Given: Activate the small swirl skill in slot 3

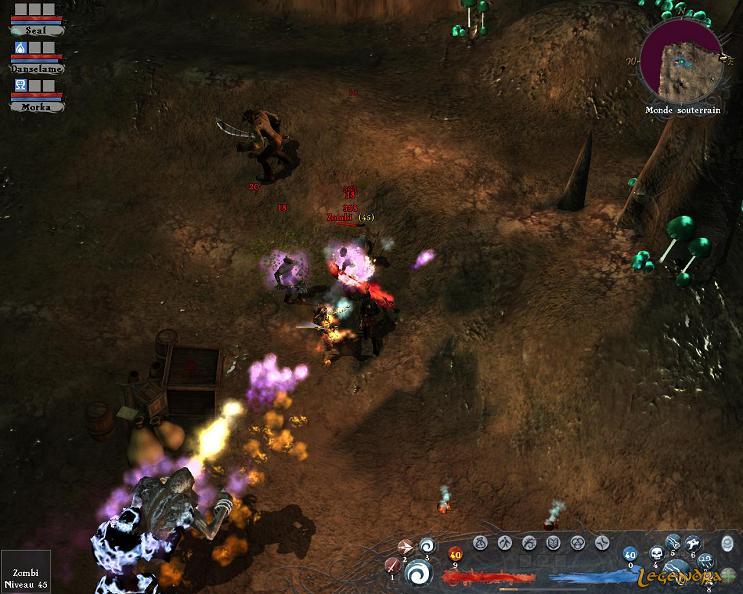Looking at the screenshot, I should click(428, 545).
